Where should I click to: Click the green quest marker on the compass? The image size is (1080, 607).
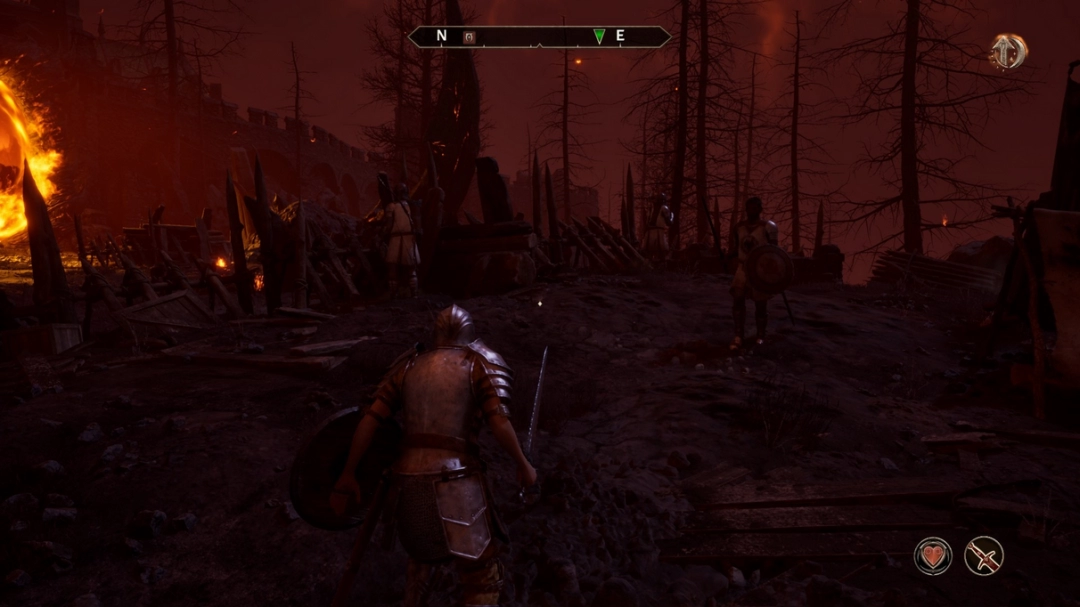(x=599, y=37)
